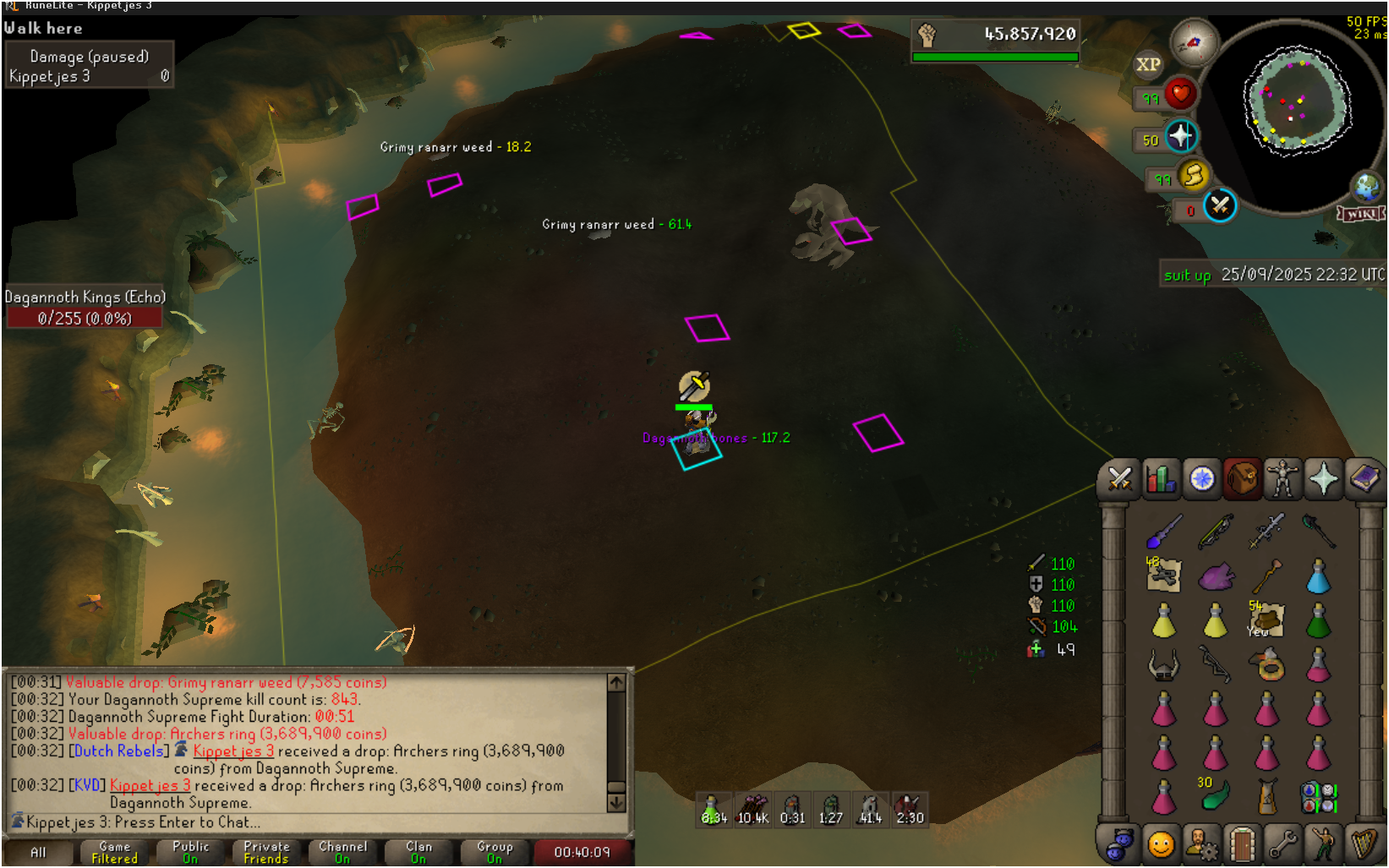Image resolution: width=1389 pixels, height=868 pixels.
Task: Select the rune pouch in inventory
Action: [1318, 797]
